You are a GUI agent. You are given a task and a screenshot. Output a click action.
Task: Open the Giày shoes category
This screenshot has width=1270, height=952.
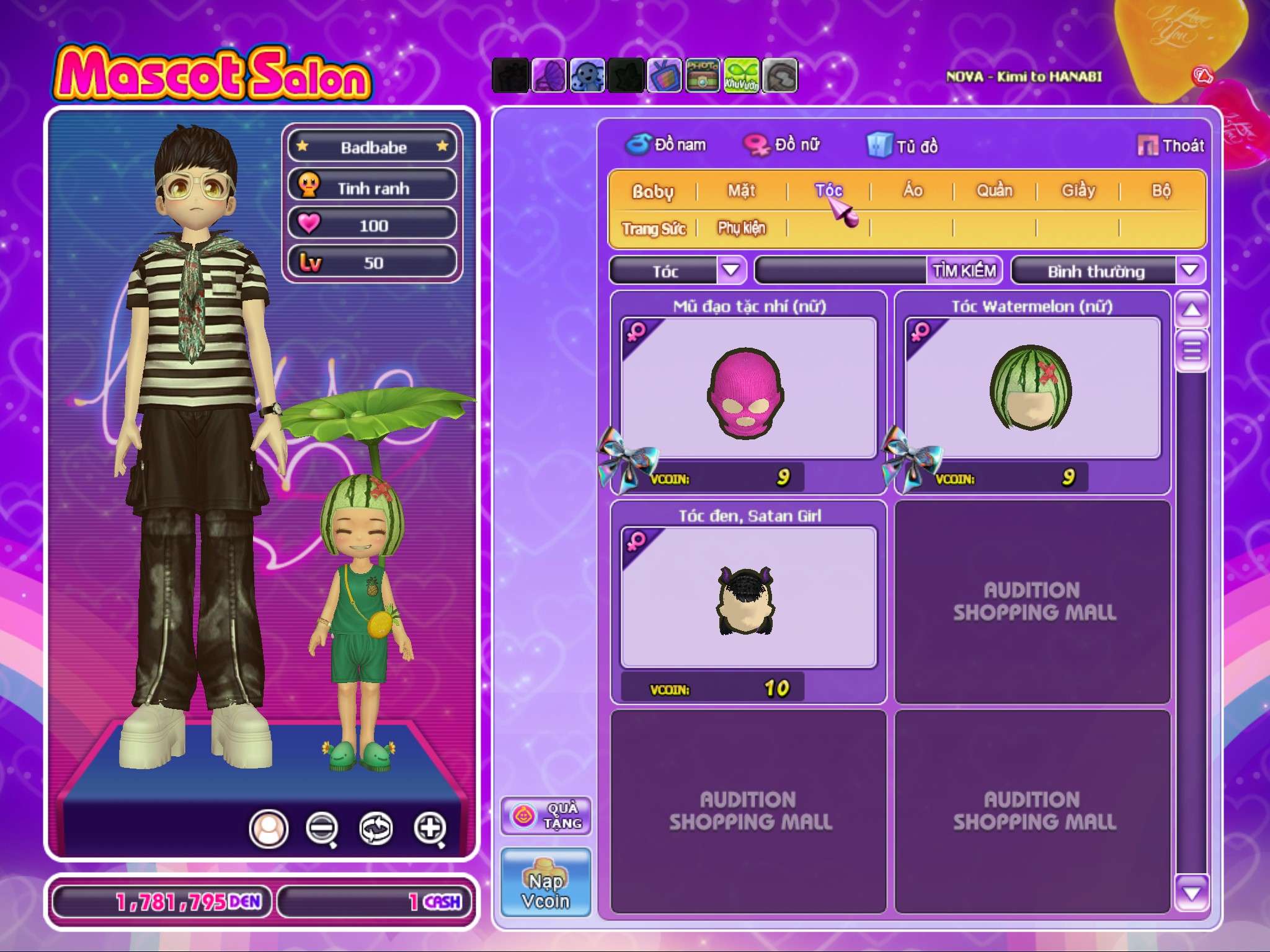point(1078,191)
